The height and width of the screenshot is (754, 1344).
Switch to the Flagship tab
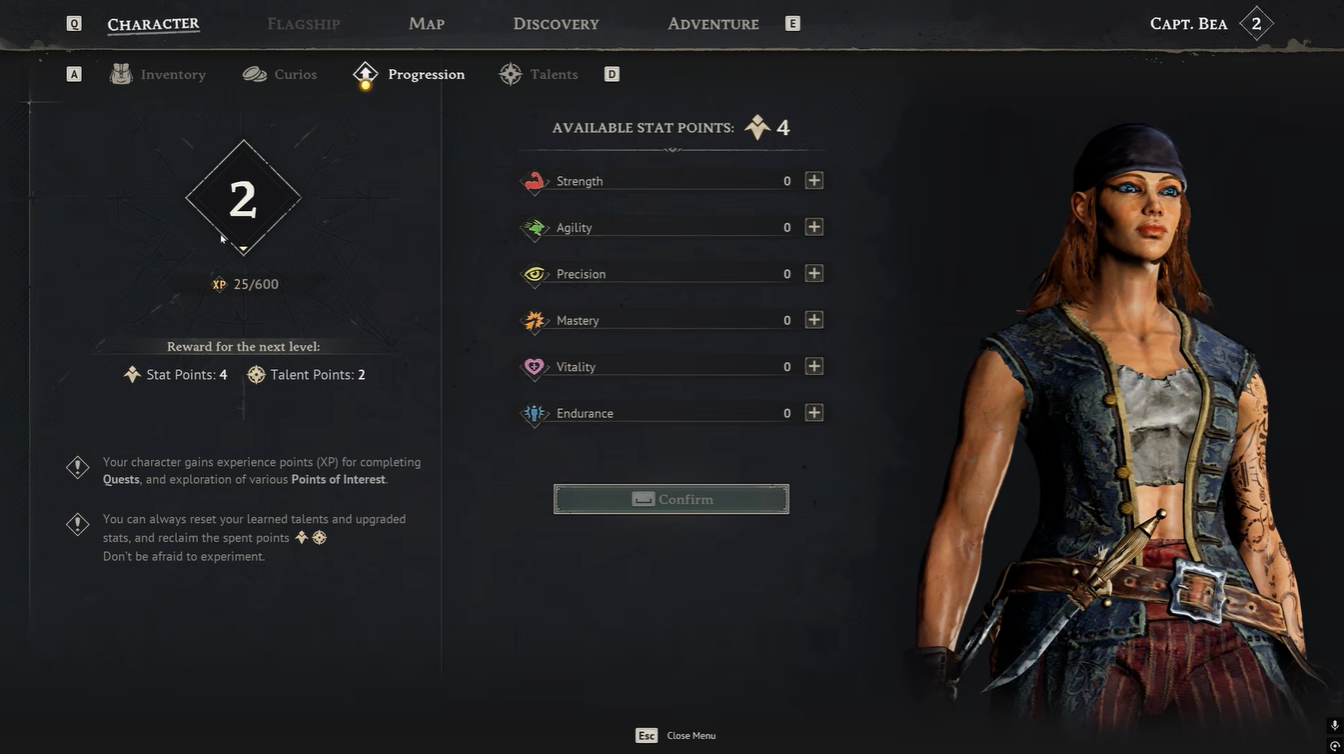pos(303,24)
